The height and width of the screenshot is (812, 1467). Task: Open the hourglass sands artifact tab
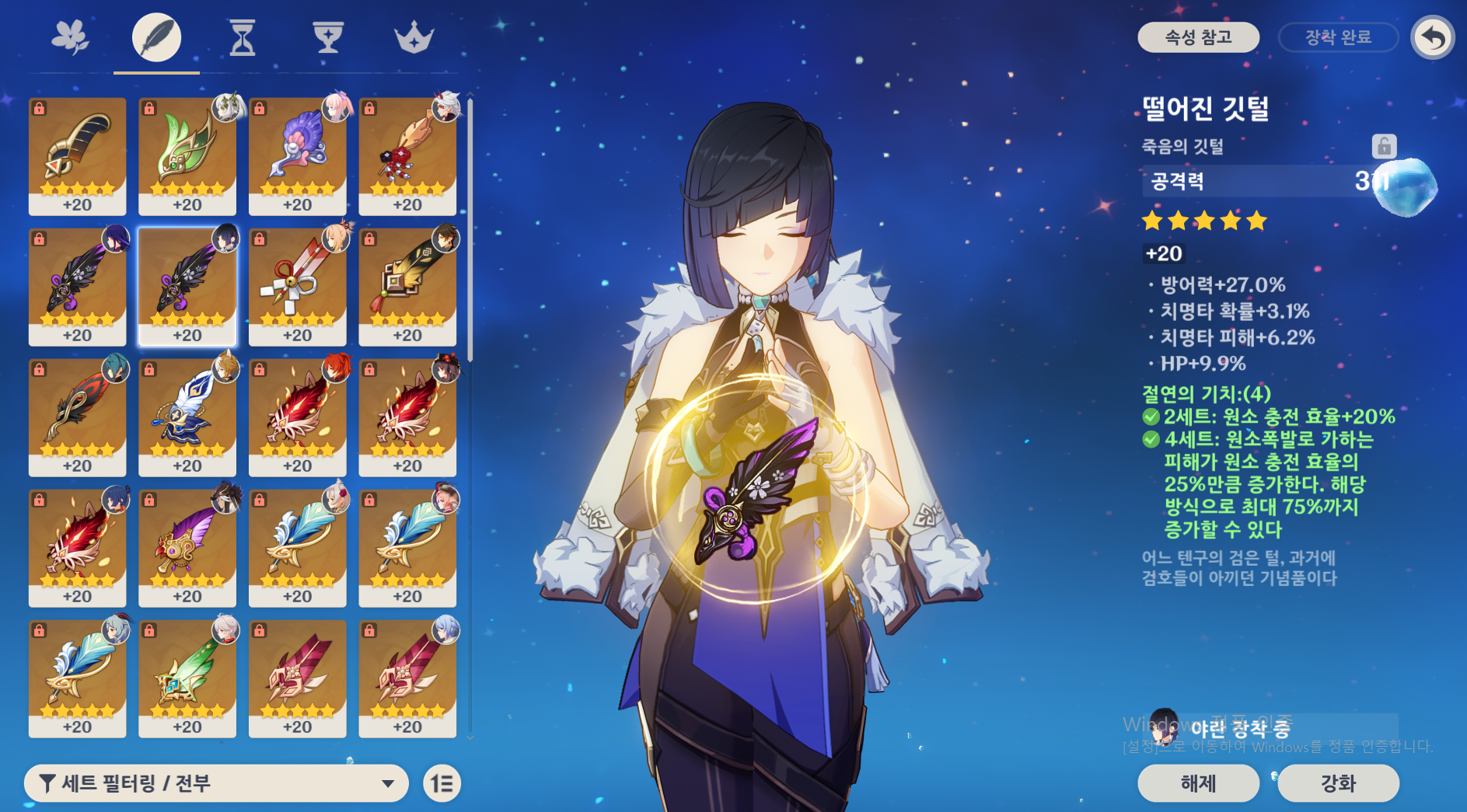pyautogui.click(x=243, y=37)
